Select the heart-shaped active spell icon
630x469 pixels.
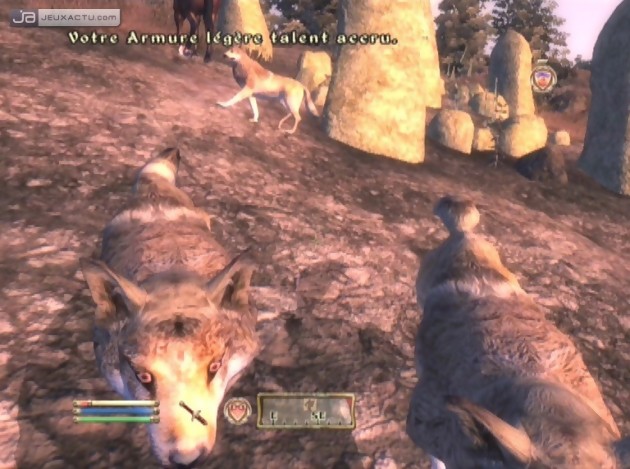[x=237, y=410]
